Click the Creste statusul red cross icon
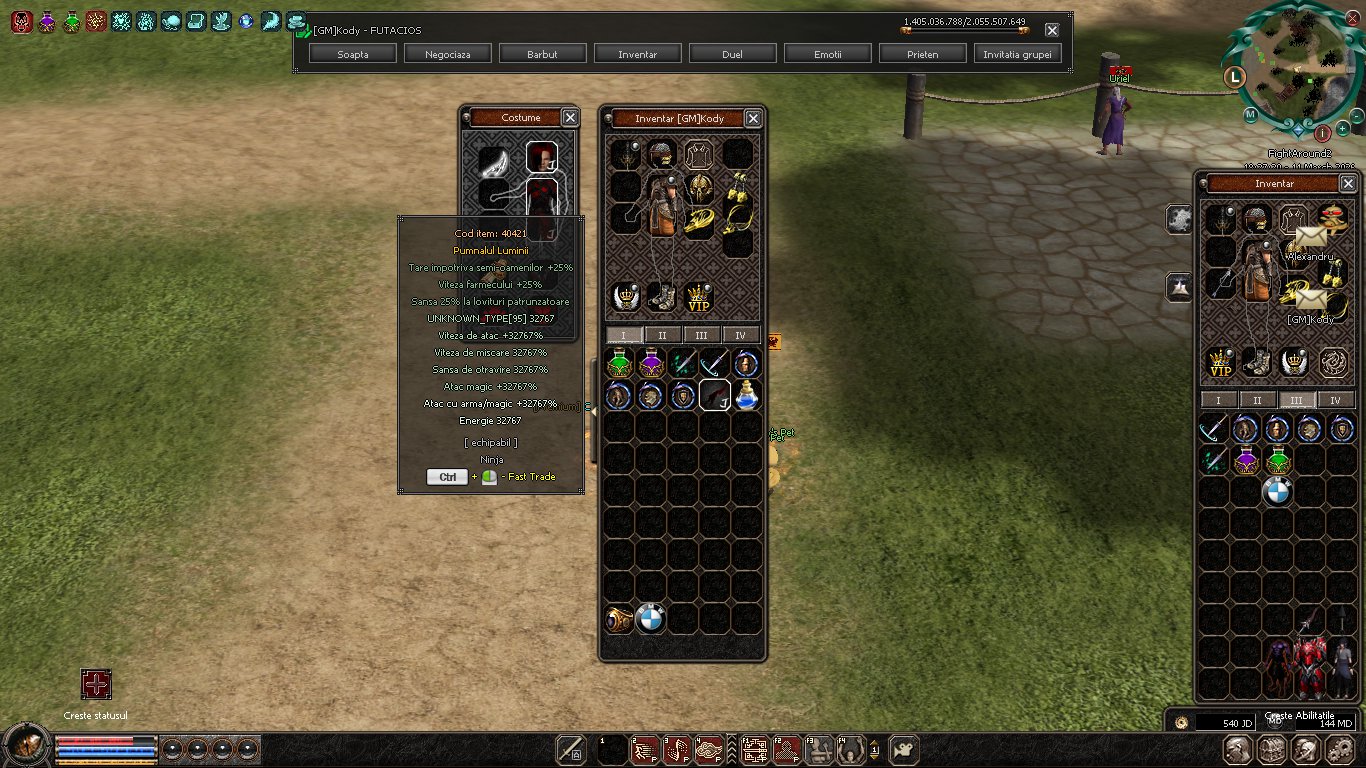Image resolution: width=1366 pixels, height=768 pixels. point(96,685)
